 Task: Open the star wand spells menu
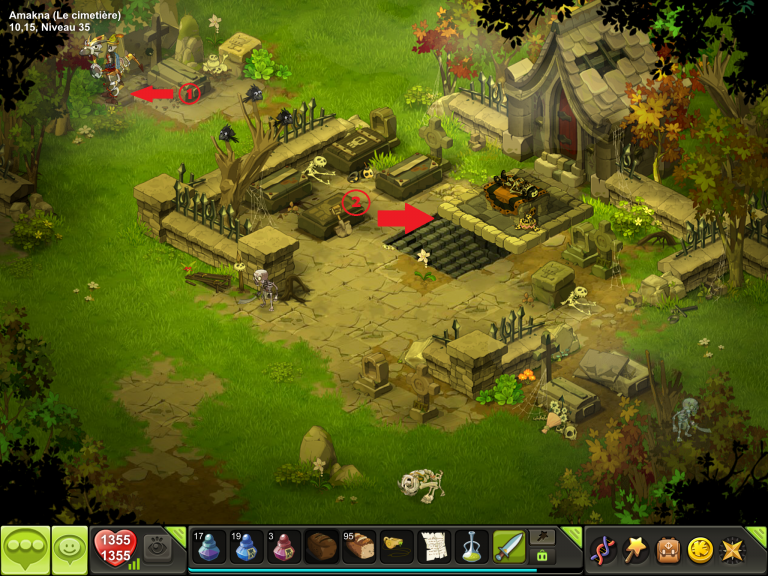coord(635,549)
